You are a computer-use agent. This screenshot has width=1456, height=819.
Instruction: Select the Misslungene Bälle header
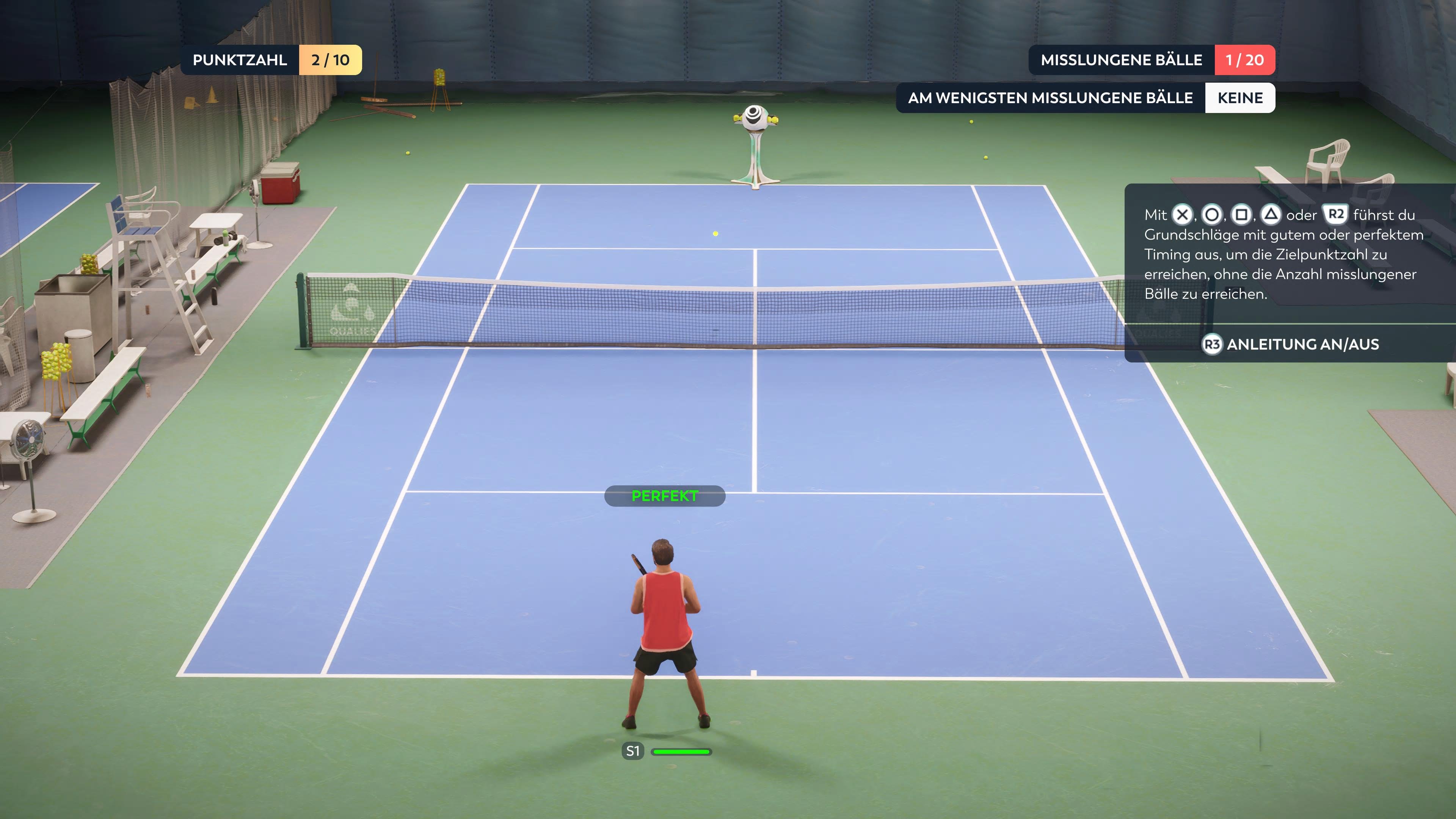(1122, 60)
